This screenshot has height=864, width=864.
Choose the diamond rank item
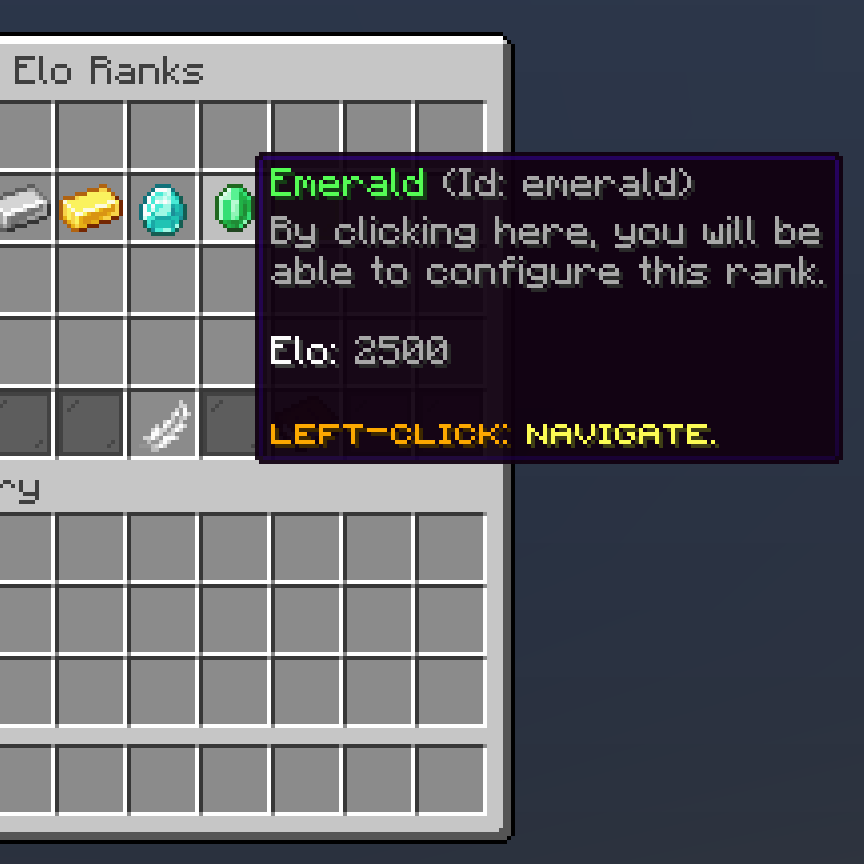(162, 208)
